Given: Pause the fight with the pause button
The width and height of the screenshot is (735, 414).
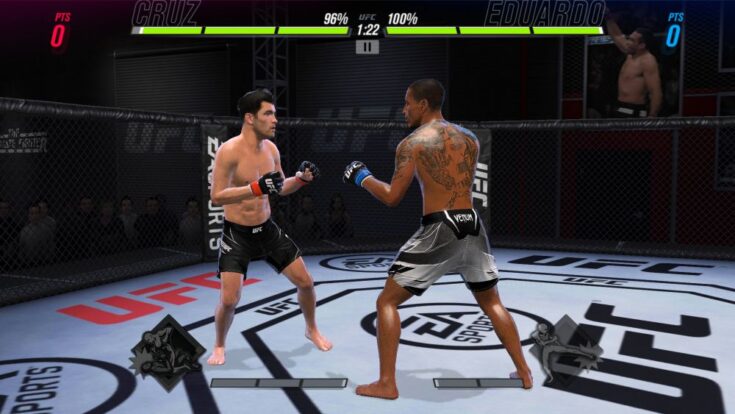Looking at the screenshot, I should [367, 46].
